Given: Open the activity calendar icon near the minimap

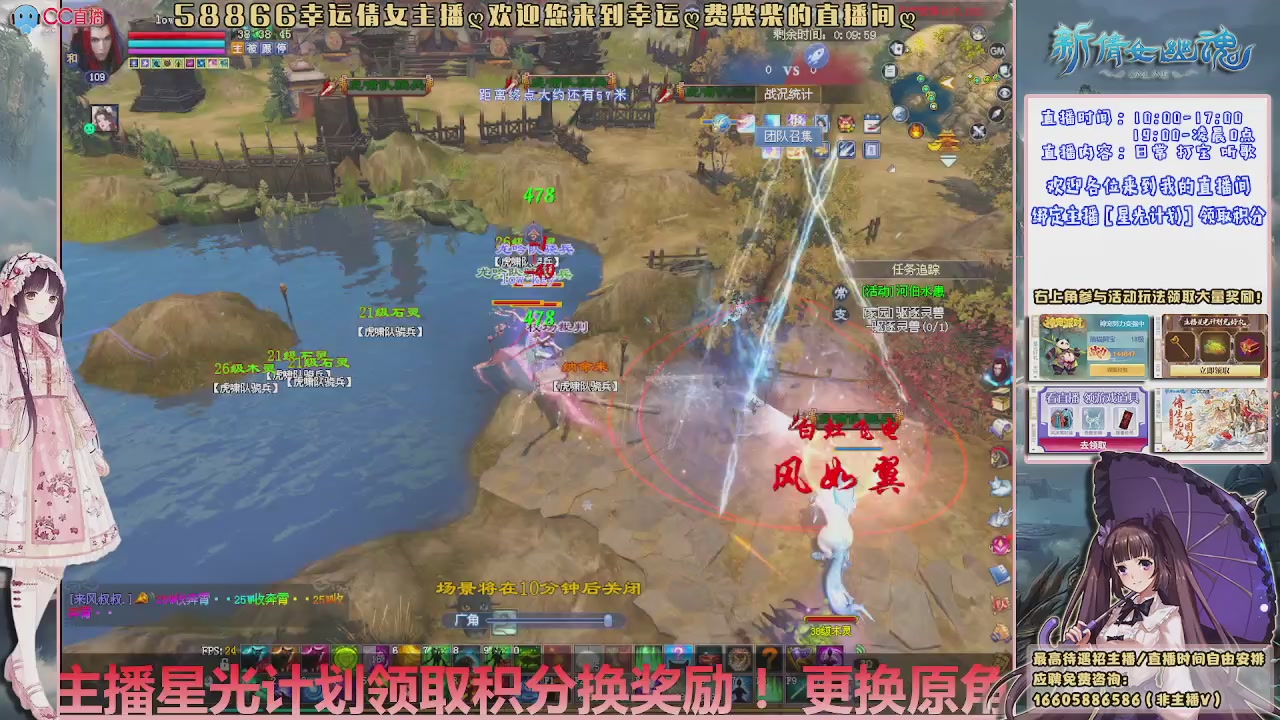Looking at the screenshot, I should click(871, 121).
